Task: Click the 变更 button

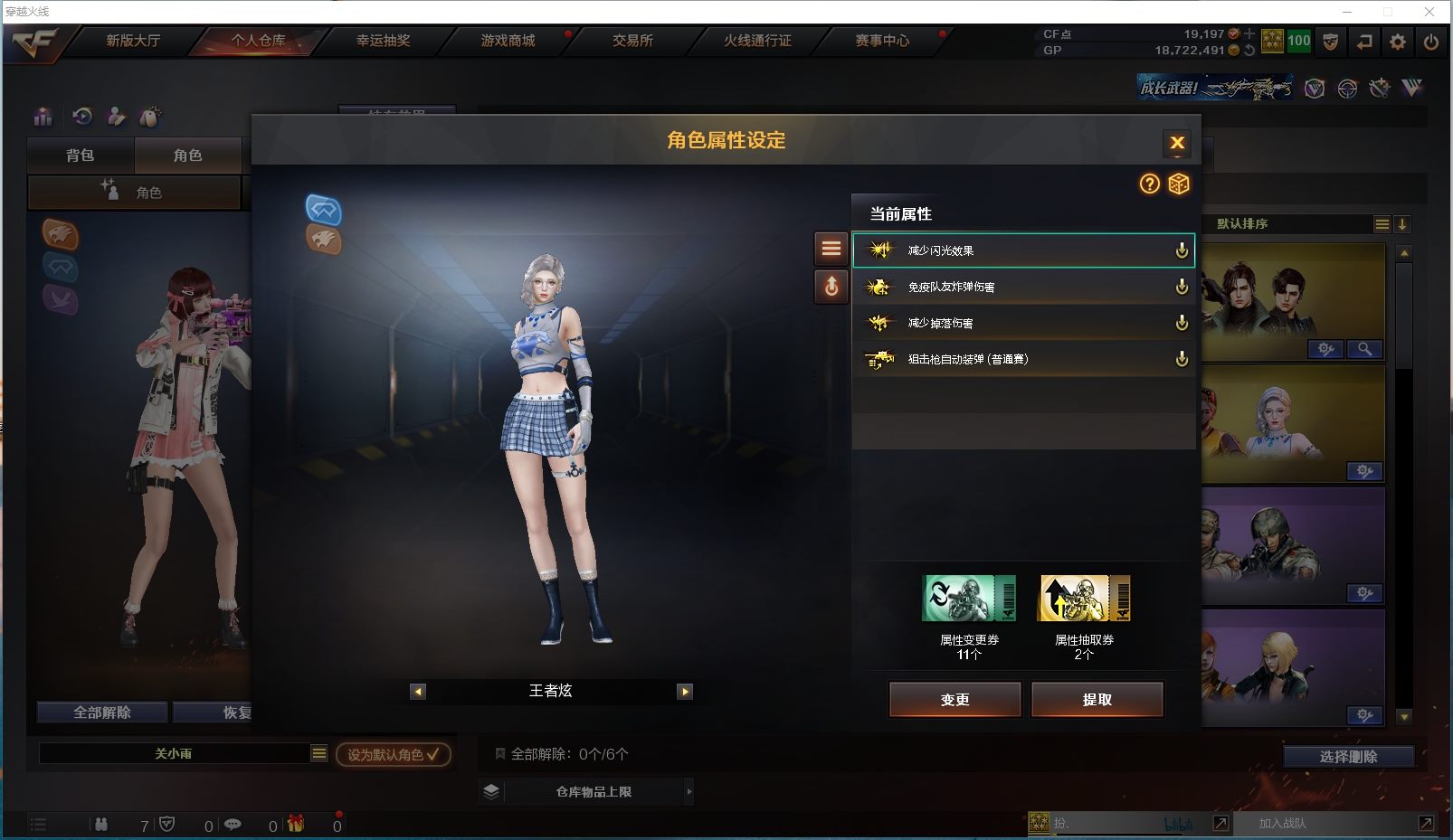Action: [954, 699]
